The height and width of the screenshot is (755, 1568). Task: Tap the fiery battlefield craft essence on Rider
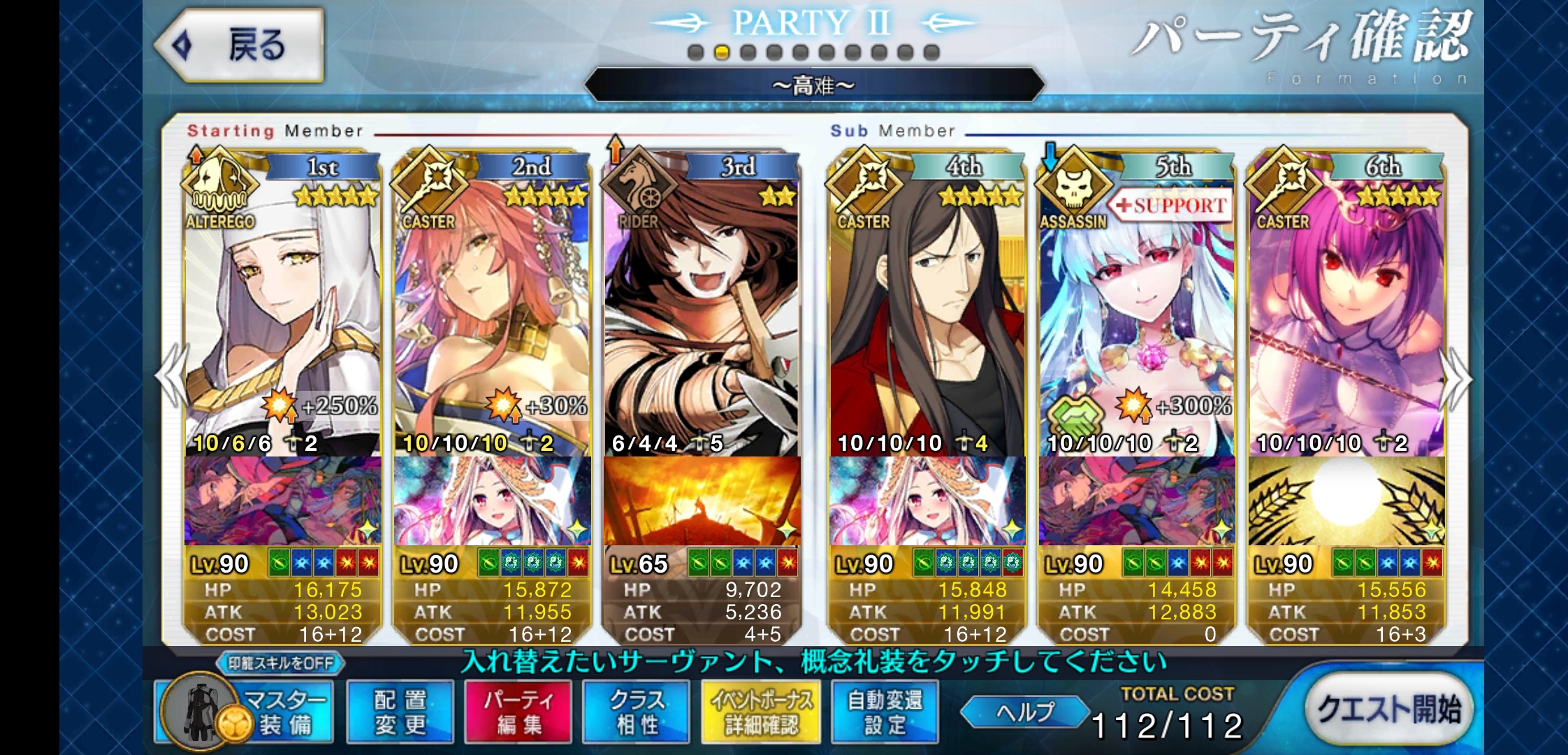(x=702, y=501)
